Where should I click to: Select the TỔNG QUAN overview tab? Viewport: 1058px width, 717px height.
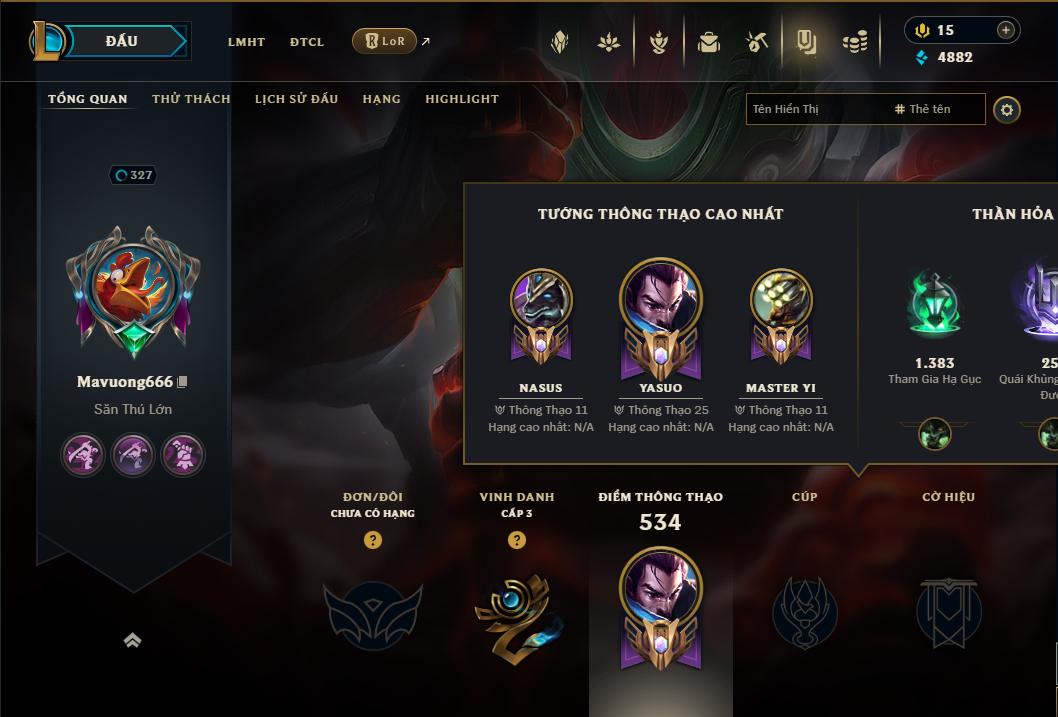coord(88,99)
